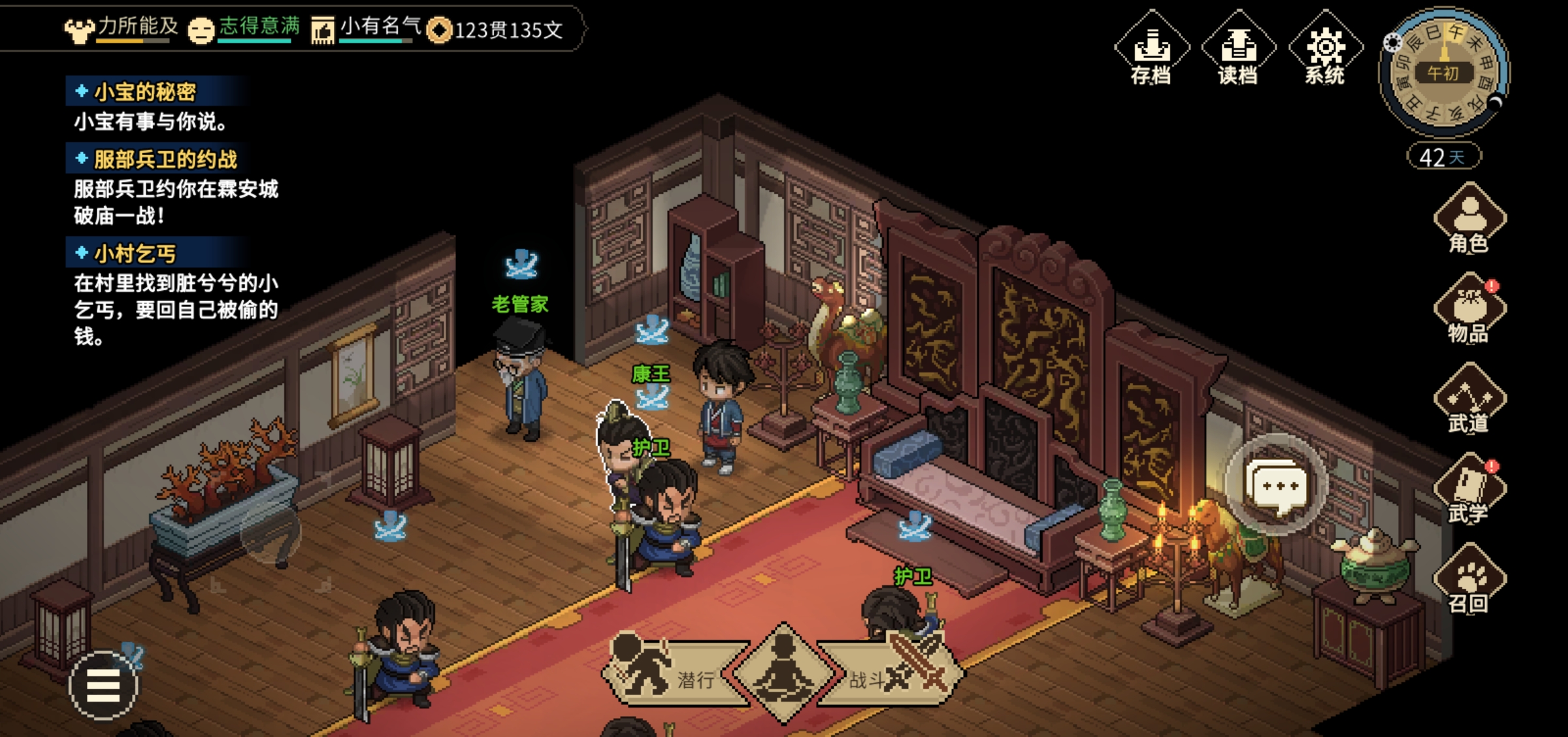The height and width of the screenshot is (737, 1568).
Task: Open the speech bubble chat button
Action: coord(1277,485)
